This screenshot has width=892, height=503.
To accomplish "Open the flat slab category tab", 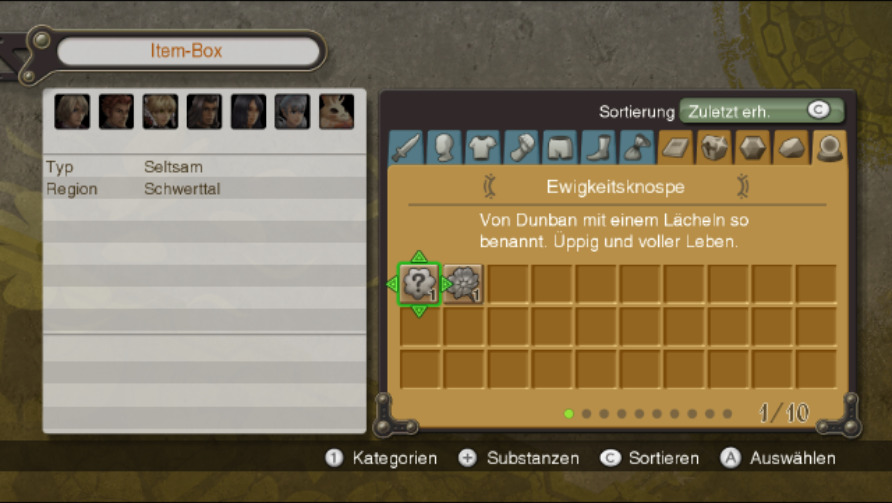I will pos(674,147).
